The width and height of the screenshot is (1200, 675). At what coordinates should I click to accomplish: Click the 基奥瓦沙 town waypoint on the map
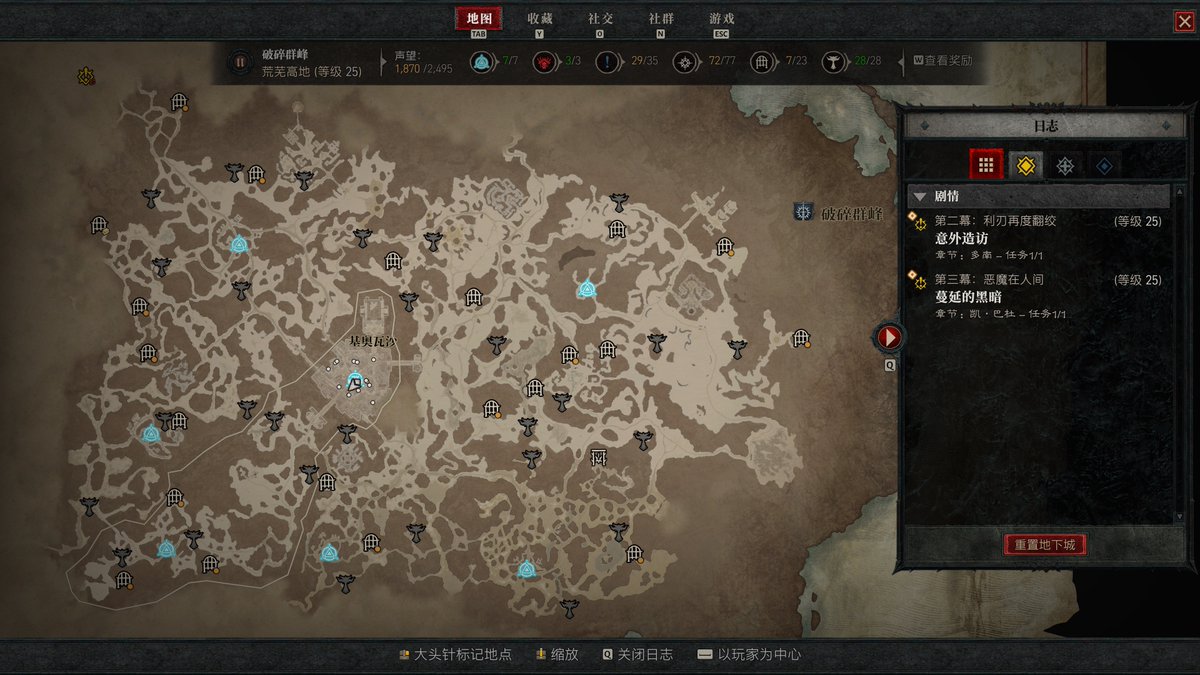pos(354,381)
